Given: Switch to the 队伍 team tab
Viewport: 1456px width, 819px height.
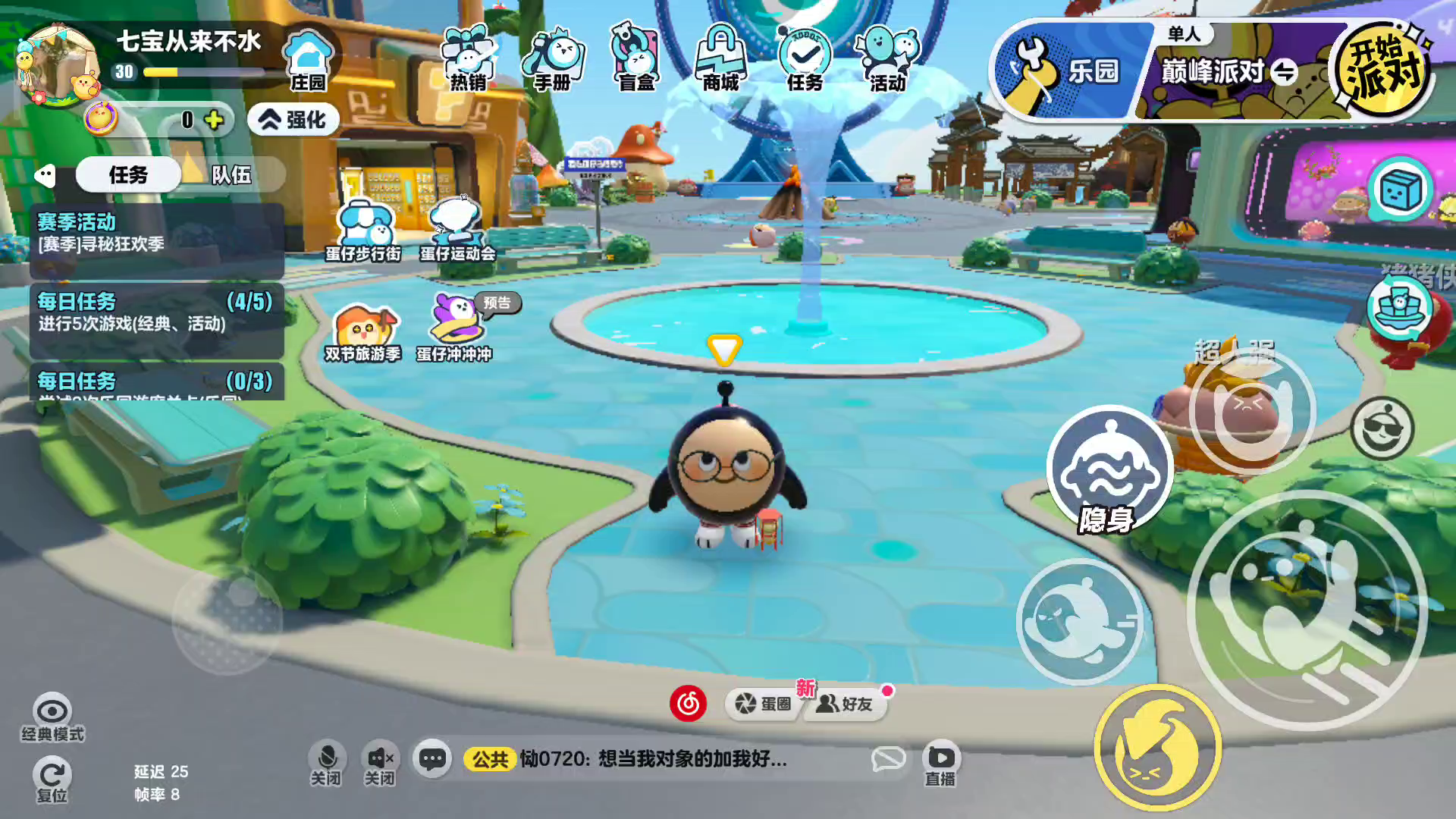Looking at the screenshot, I should pyautogui.click(x=231, y=175).
